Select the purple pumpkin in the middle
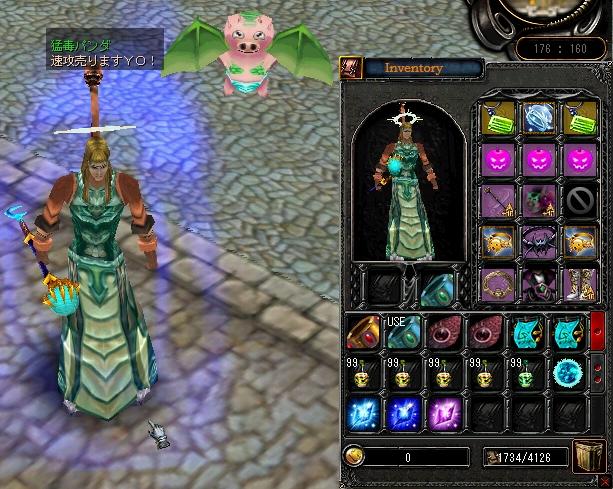The width and height of the screenshot is (613, 489). click(539, 158)
